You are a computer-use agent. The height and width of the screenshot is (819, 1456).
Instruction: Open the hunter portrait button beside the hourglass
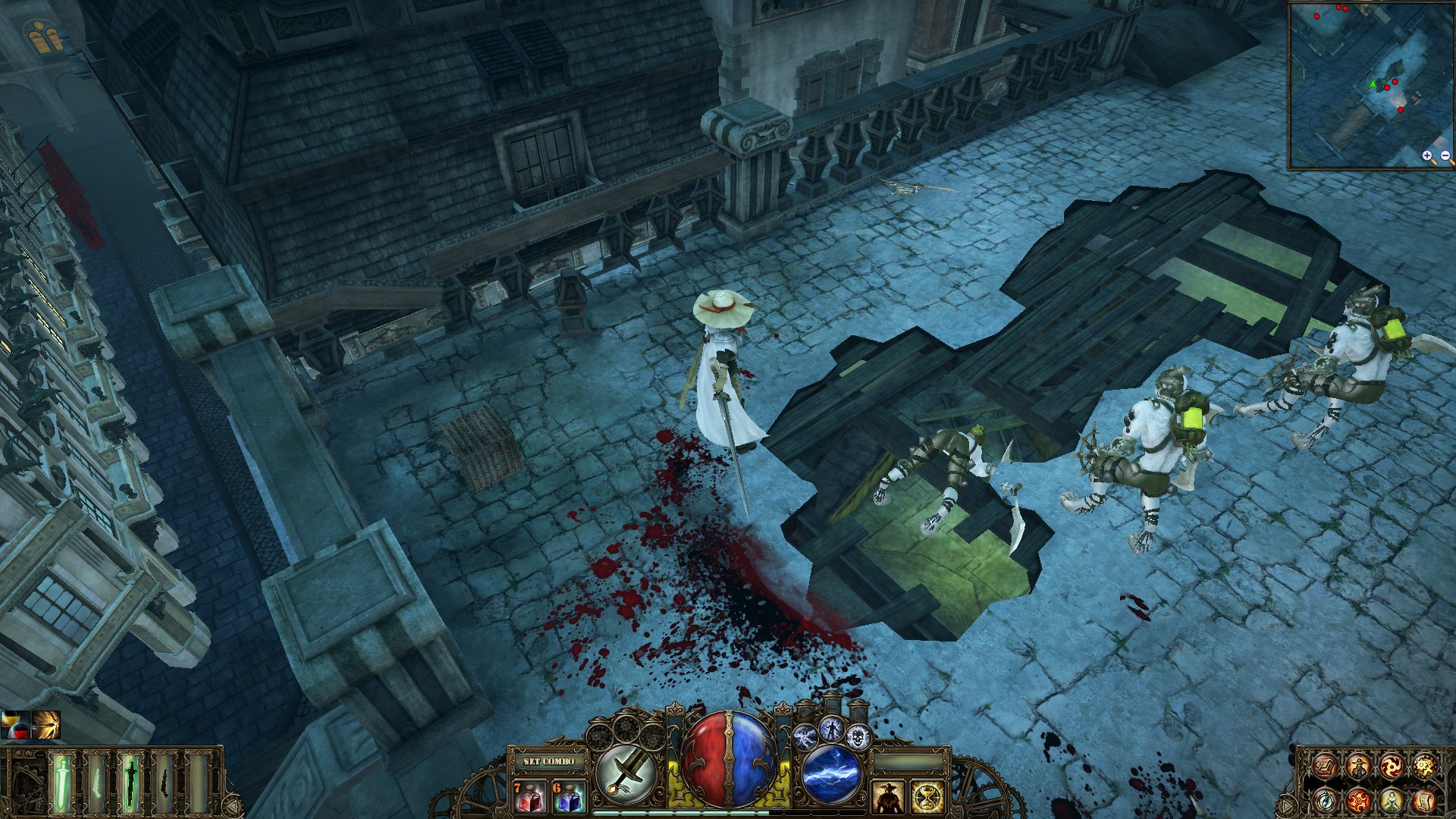click(887, 797)
